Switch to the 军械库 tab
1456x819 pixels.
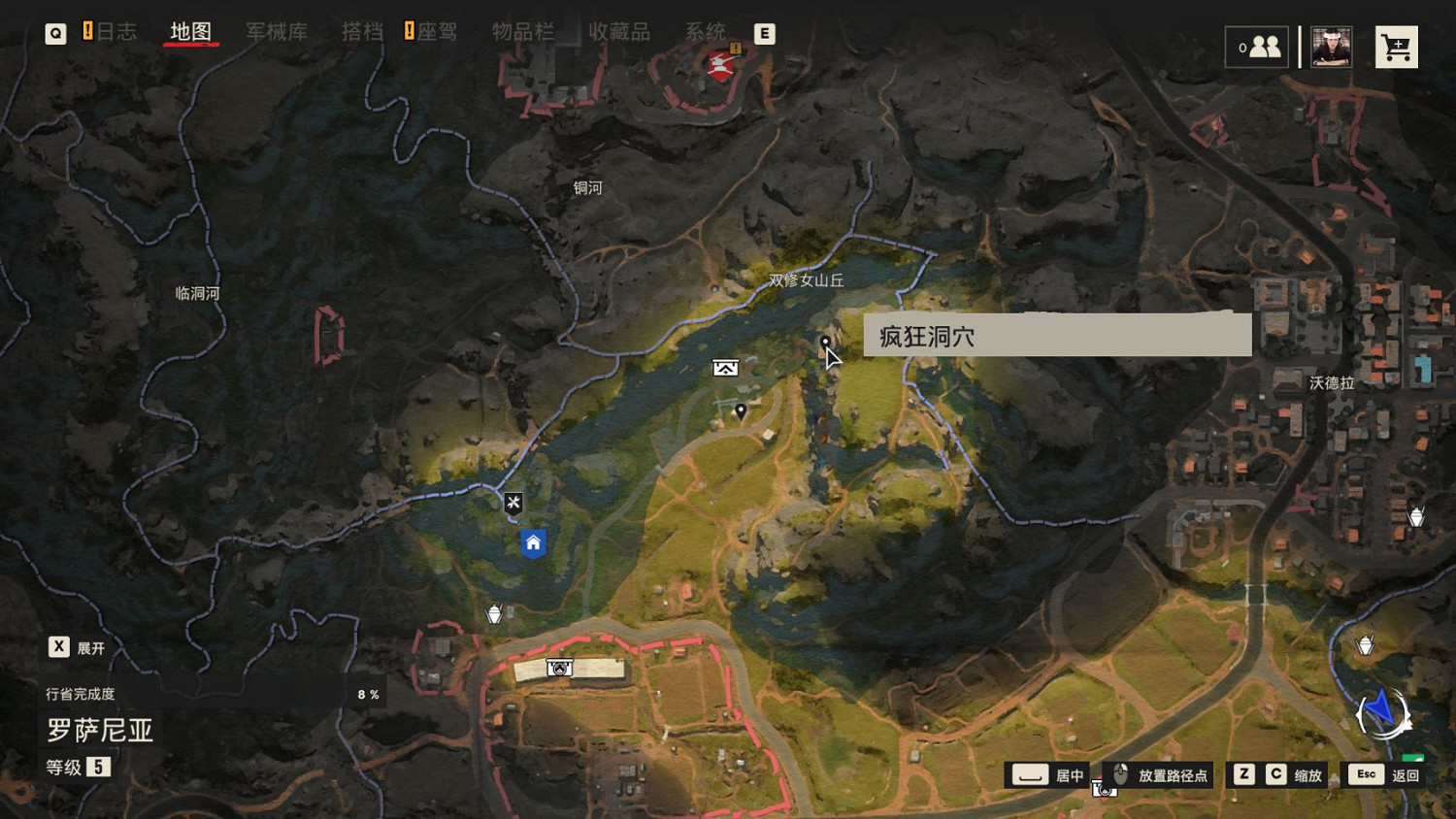[x=276, y=31]
